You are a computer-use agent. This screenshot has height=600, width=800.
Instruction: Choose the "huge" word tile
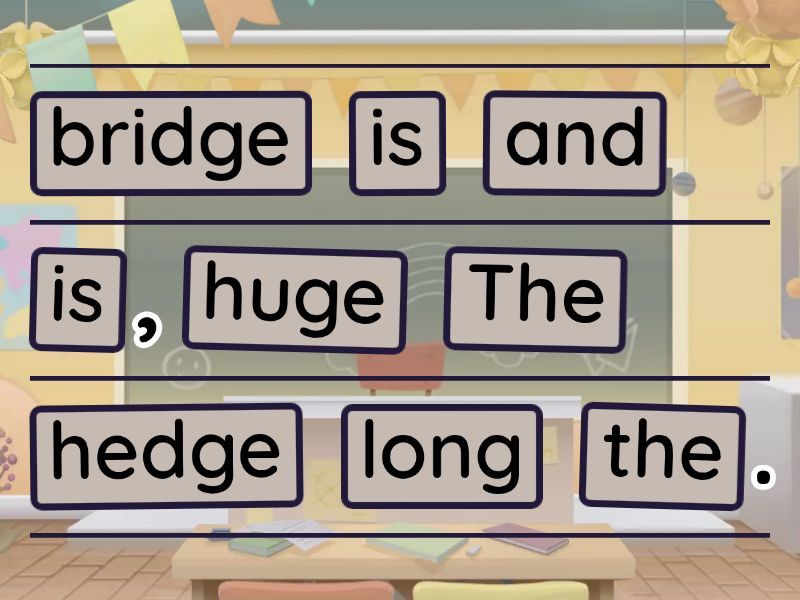[294, 299]
